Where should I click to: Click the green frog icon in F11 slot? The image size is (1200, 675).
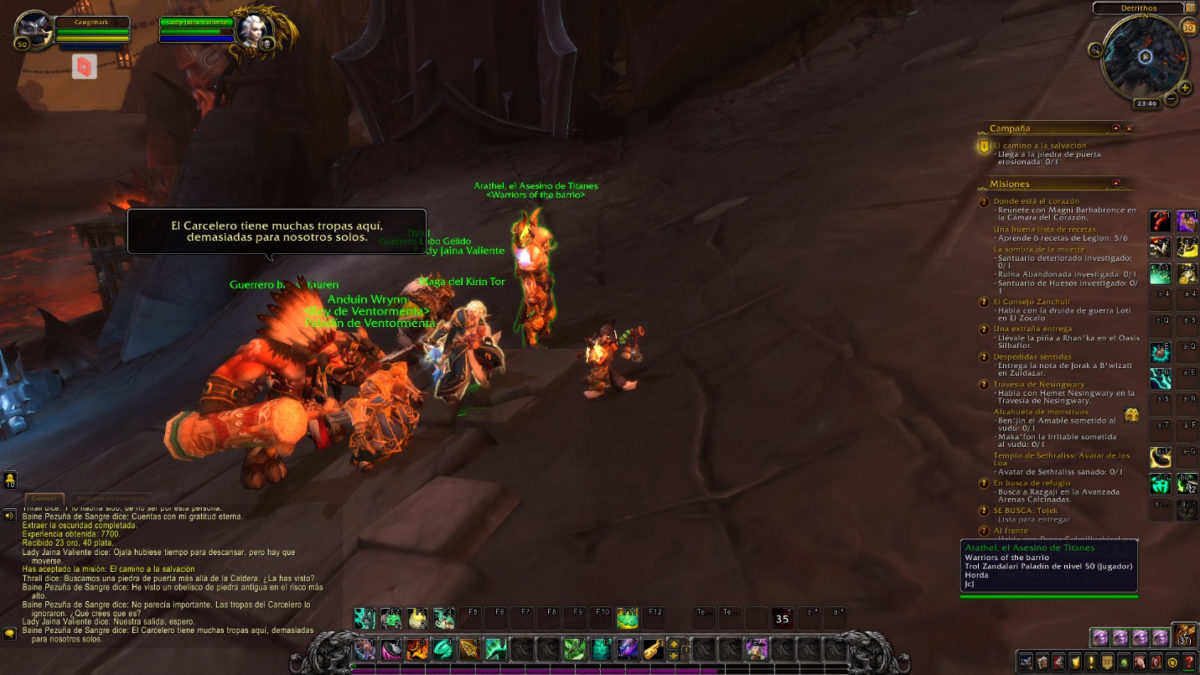(627, 618)
